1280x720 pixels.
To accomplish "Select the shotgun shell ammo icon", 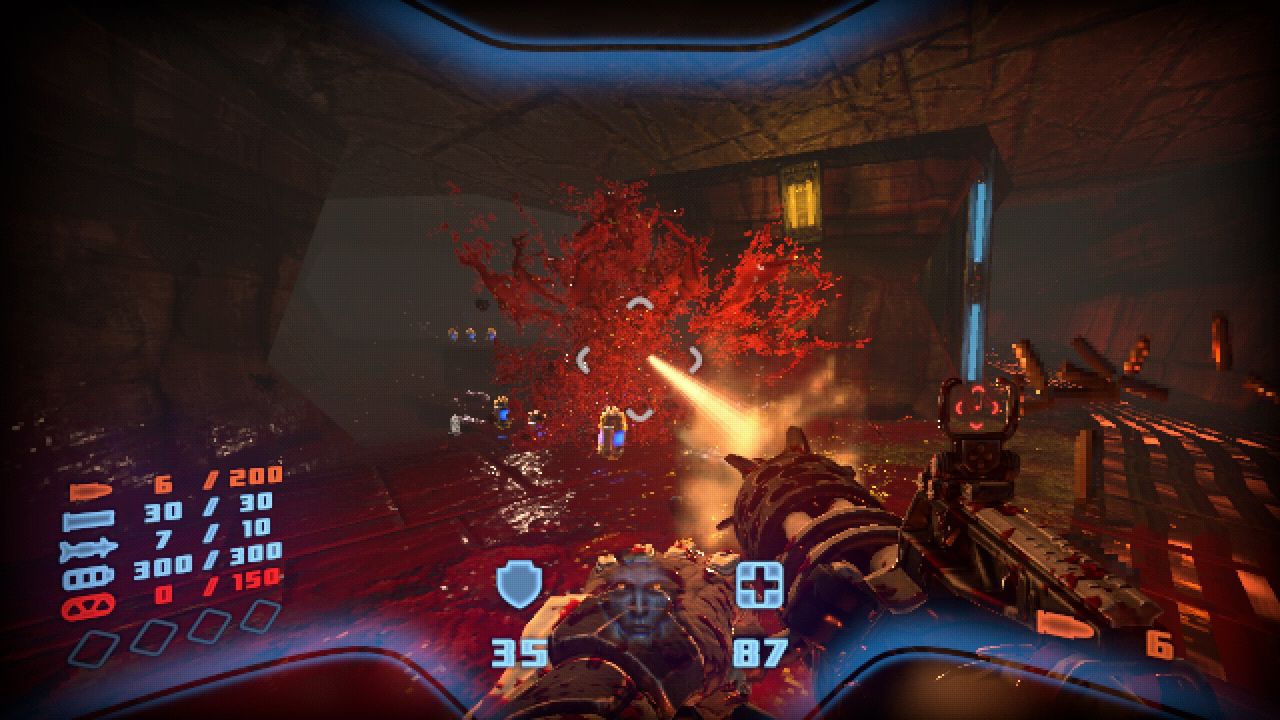I will (x=88, y=520).
